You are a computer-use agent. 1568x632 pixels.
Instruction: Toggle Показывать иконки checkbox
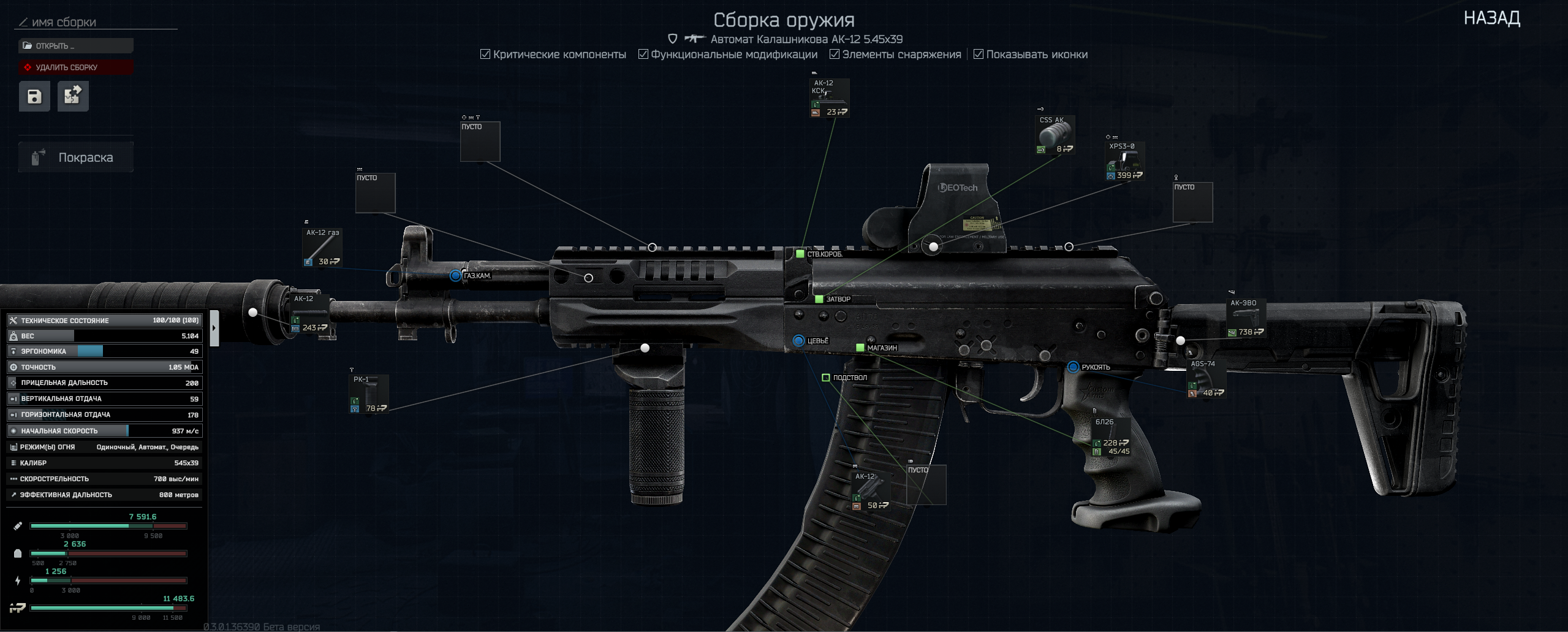point(979,55)
